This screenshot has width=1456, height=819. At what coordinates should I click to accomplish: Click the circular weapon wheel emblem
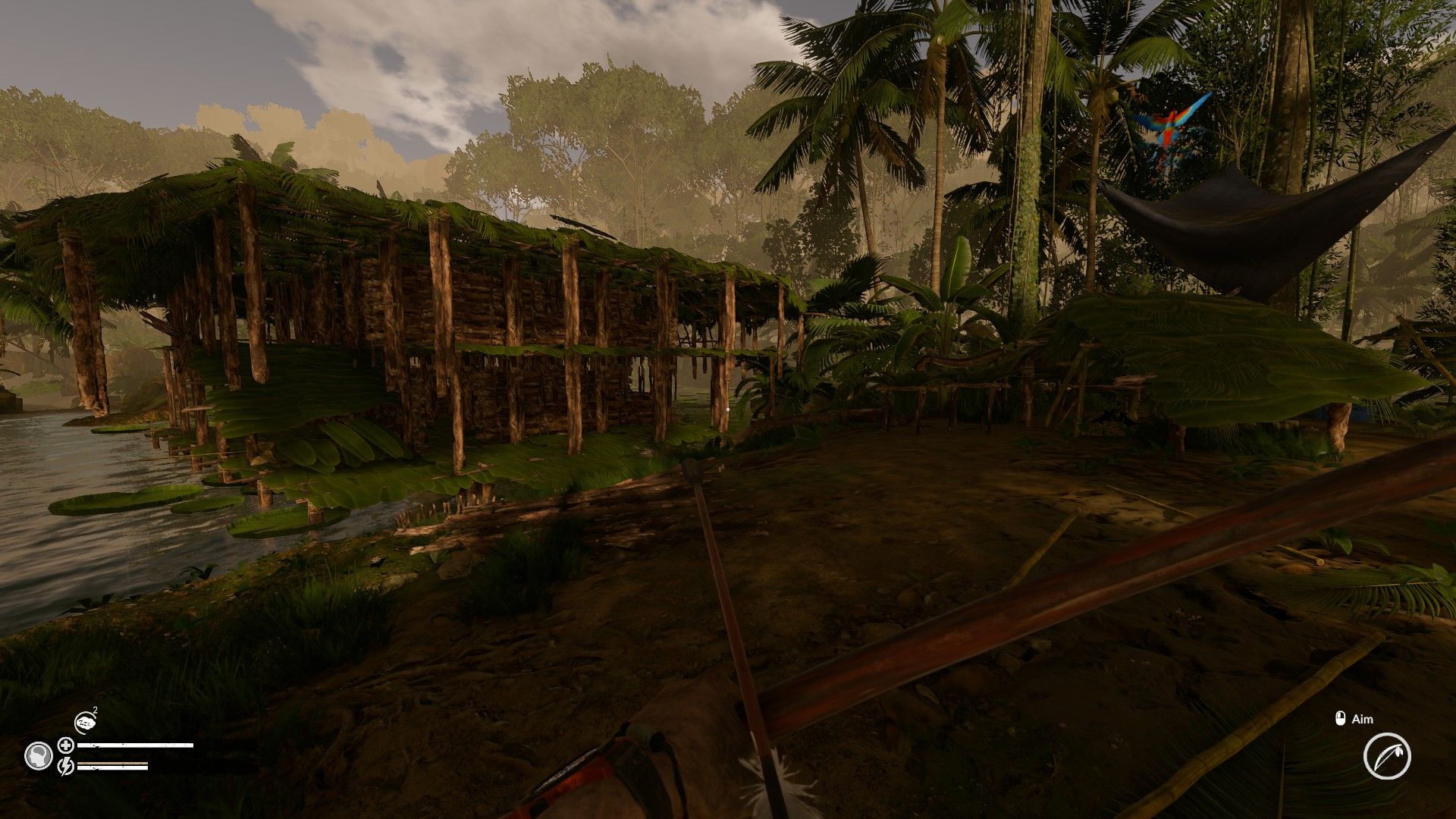[1387, 756]
